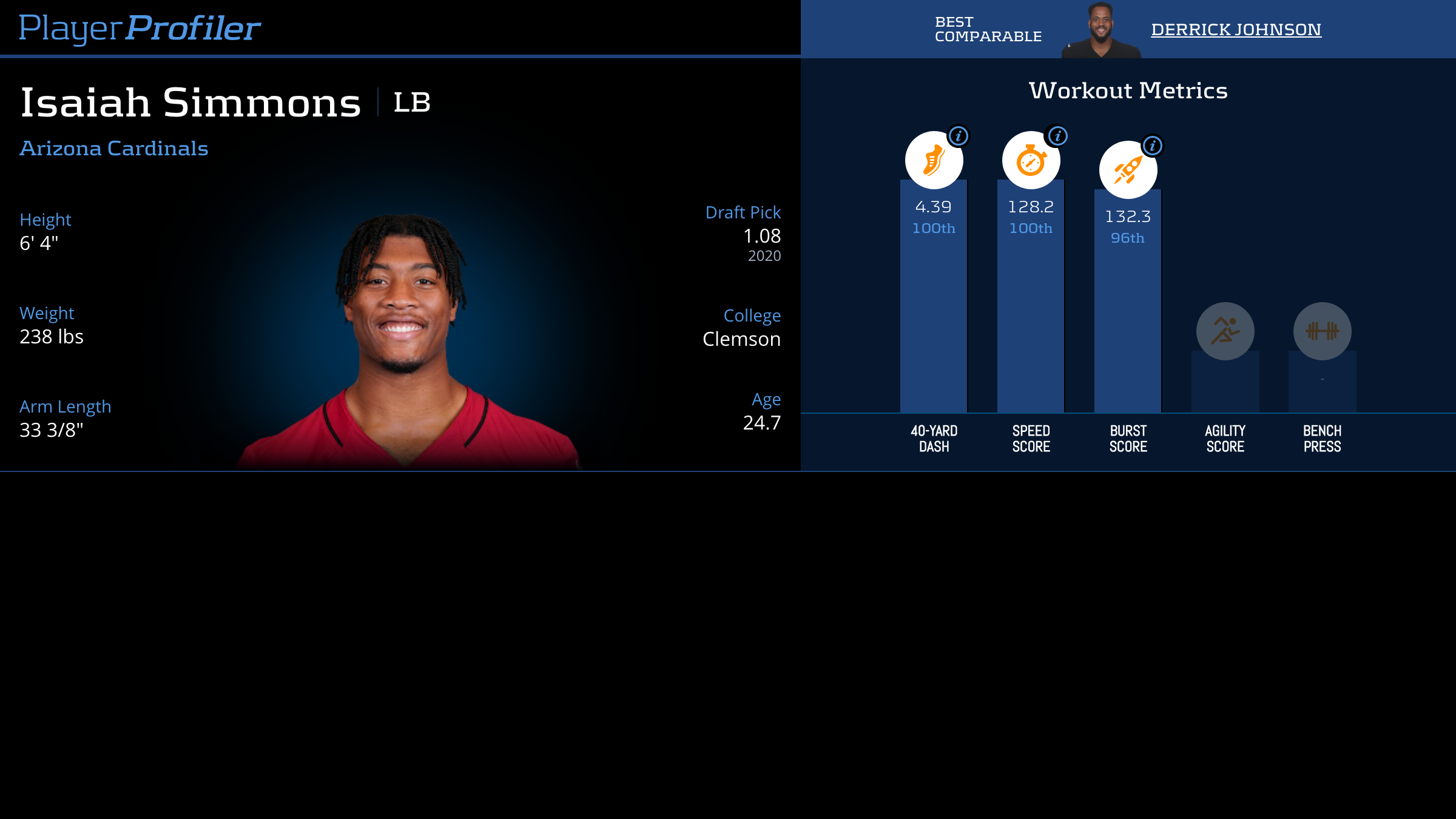
Task: Click the Burst Score rocket icon
Action: (1127, 170)
